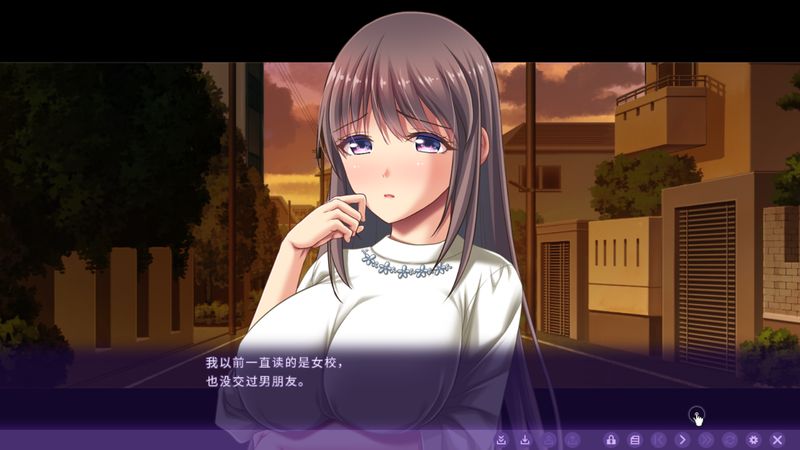Activate the double-arrow skip button
800x450 pixels.
pos(706,439)
